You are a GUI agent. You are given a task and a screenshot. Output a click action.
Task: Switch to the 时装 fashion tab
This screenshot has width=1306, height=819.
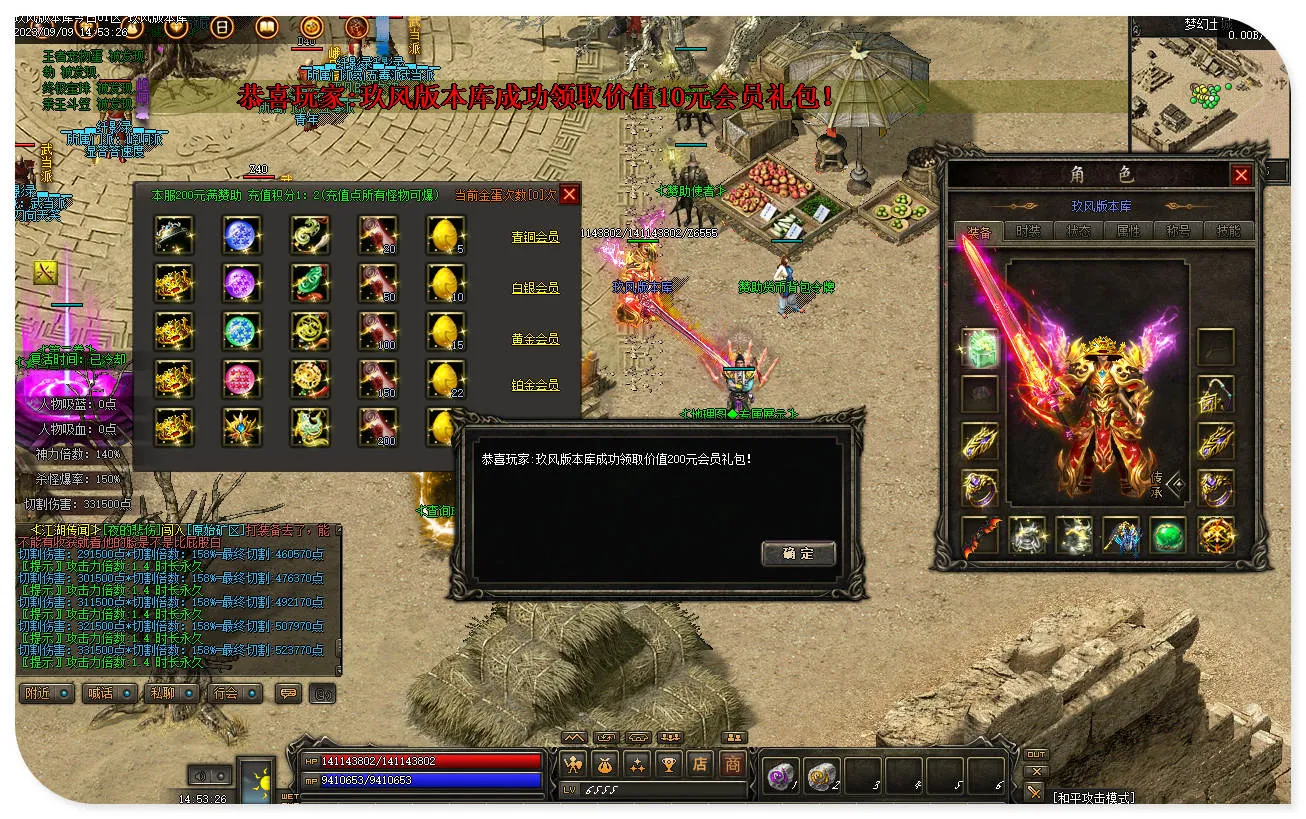point(1028,230)
